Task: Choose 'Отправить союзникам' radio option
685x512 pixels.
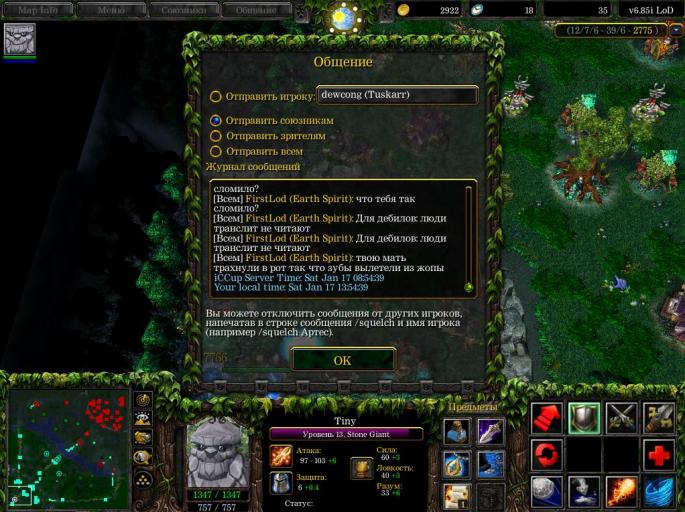Action: pos(216,120)
